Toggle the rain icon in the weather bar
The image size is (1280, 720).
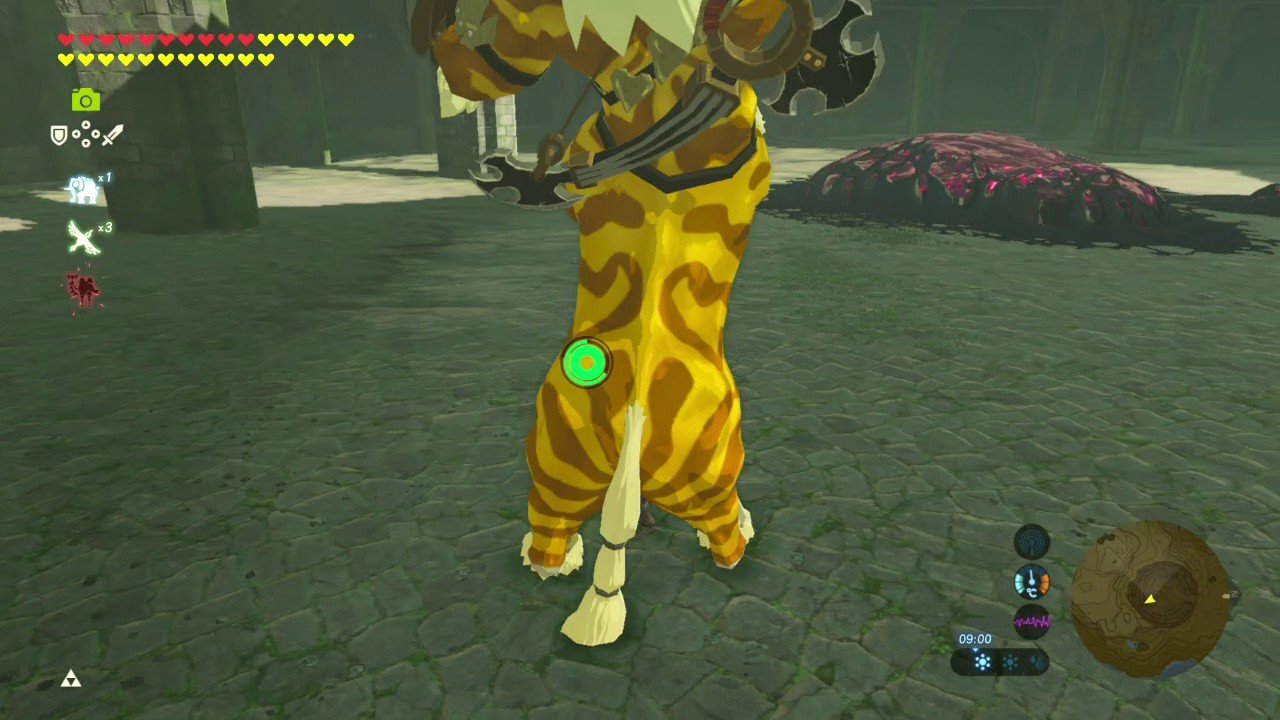tap(1037, 660)
